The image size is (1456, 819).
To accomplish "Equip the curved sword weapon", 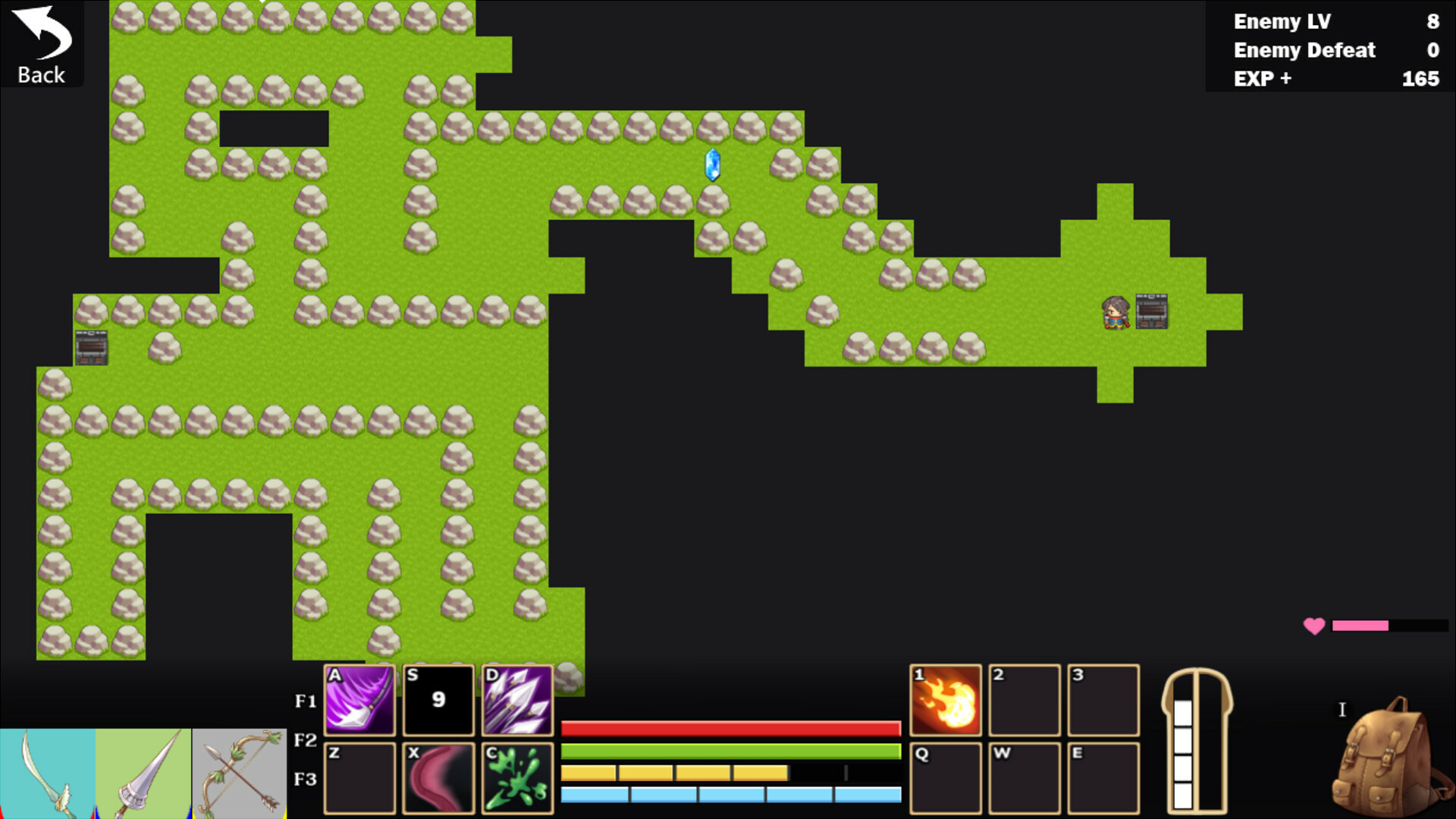I will point(47,773).
